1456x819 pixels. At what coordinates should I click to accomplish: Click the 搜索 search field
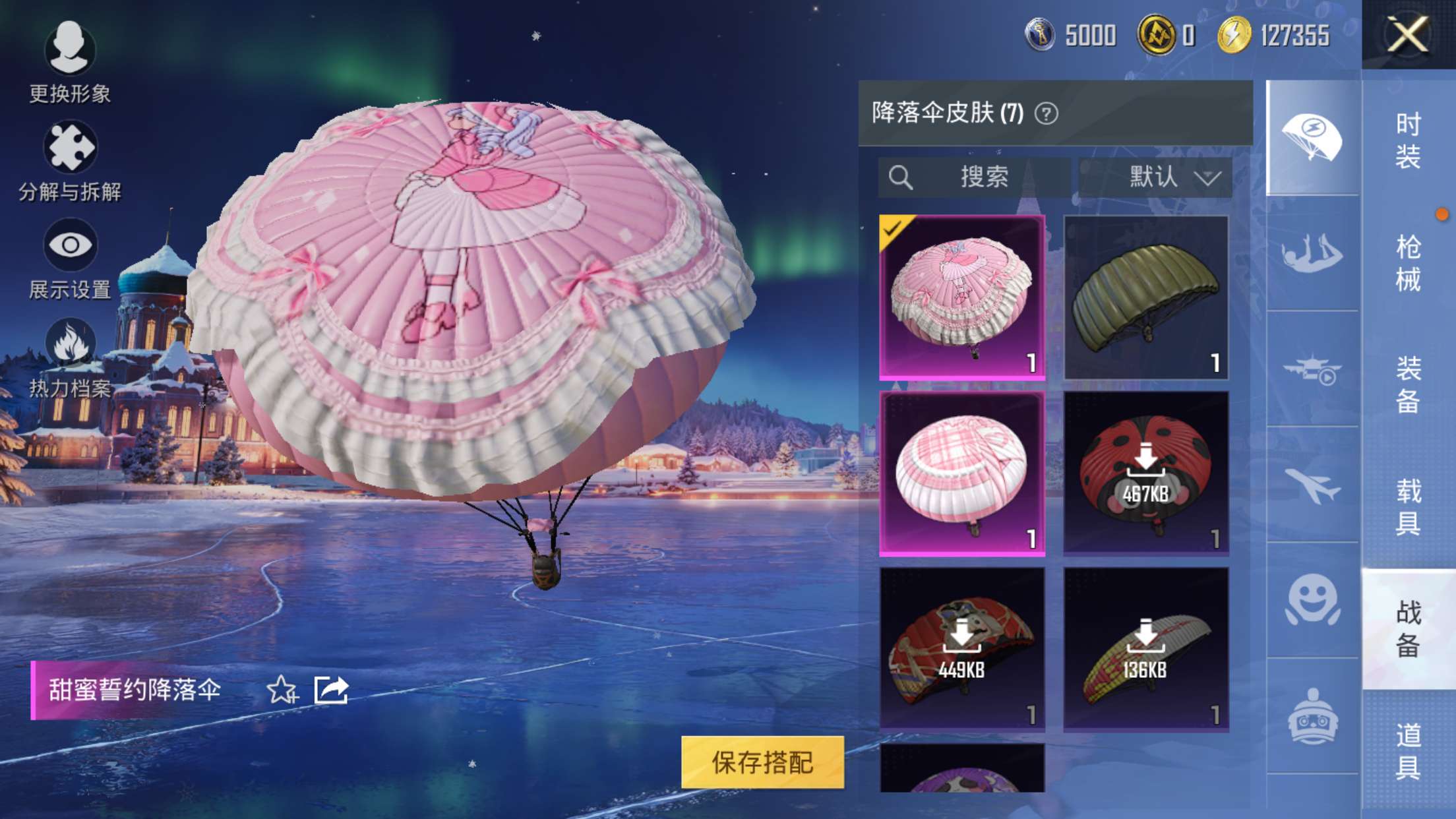pyautogui.click(x=975, y=177)
